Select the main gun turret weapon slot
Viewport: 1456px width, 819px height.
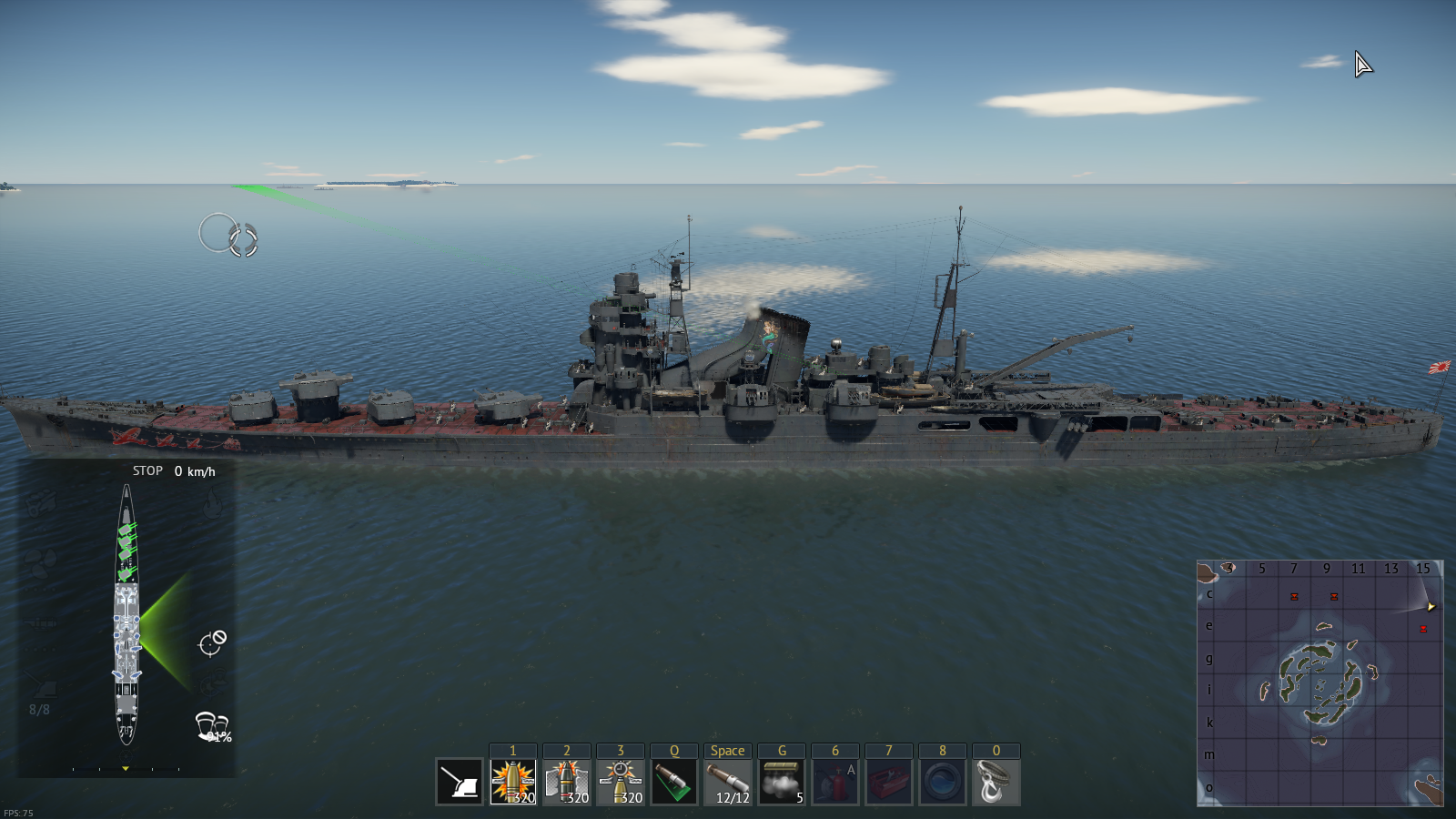tap(460, 782)
